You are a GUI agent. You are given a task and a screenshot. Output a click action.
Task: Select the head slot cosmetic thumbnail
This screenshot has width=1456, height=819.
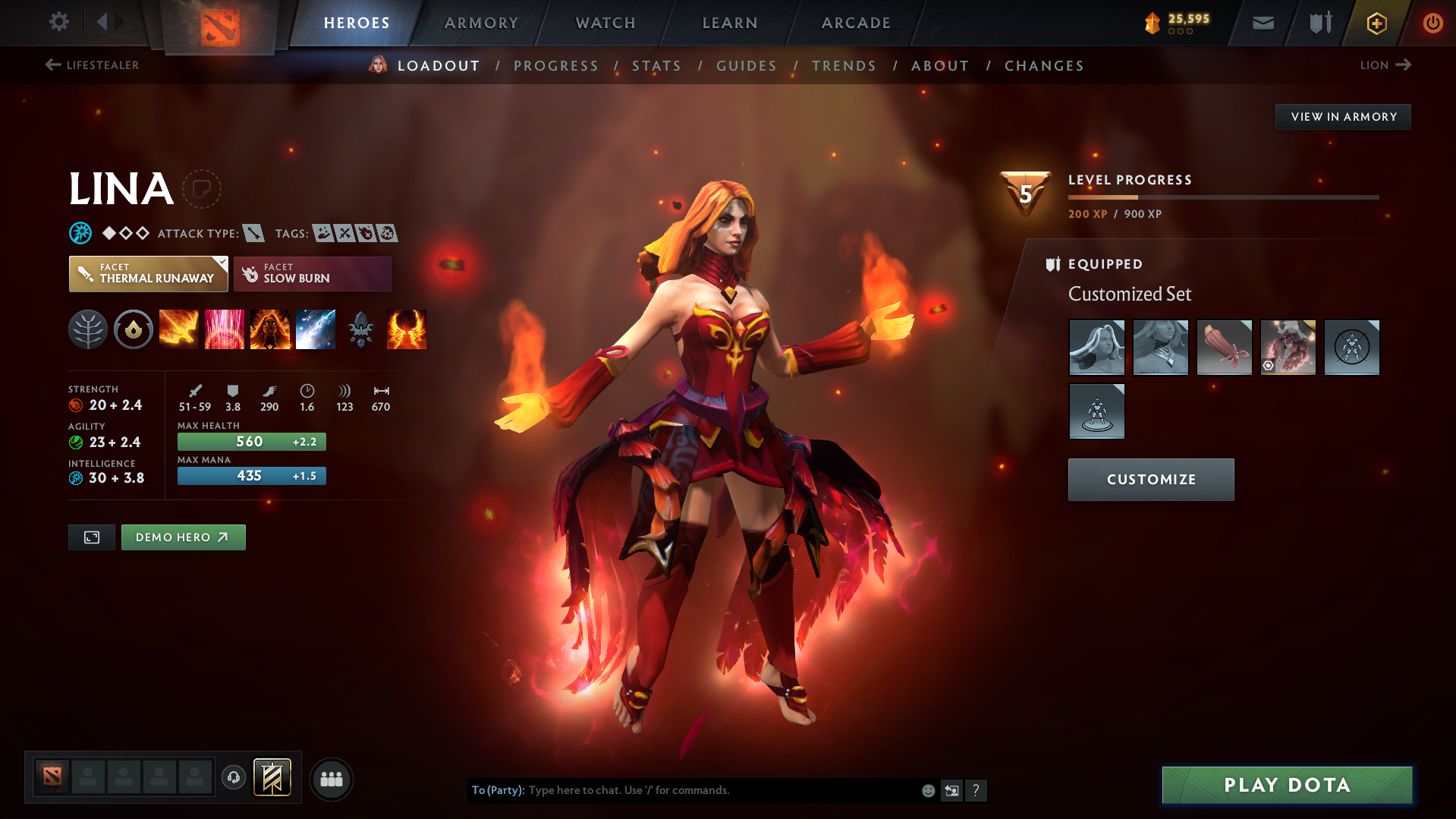pyautogui.click(x=1096, y=348)
